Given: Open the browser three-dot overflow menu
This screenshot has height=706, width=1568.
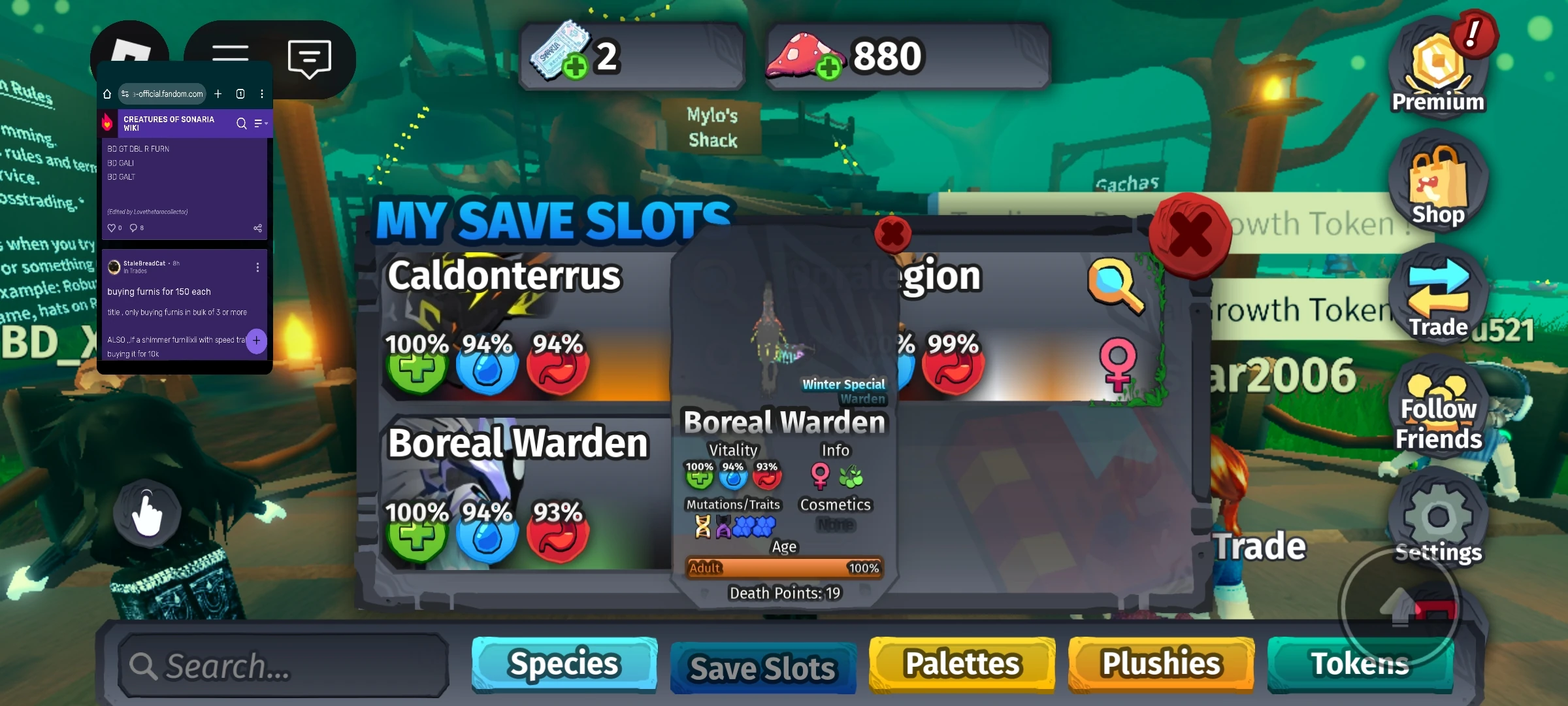Looking at the screenshot, I should pos(263,93).
